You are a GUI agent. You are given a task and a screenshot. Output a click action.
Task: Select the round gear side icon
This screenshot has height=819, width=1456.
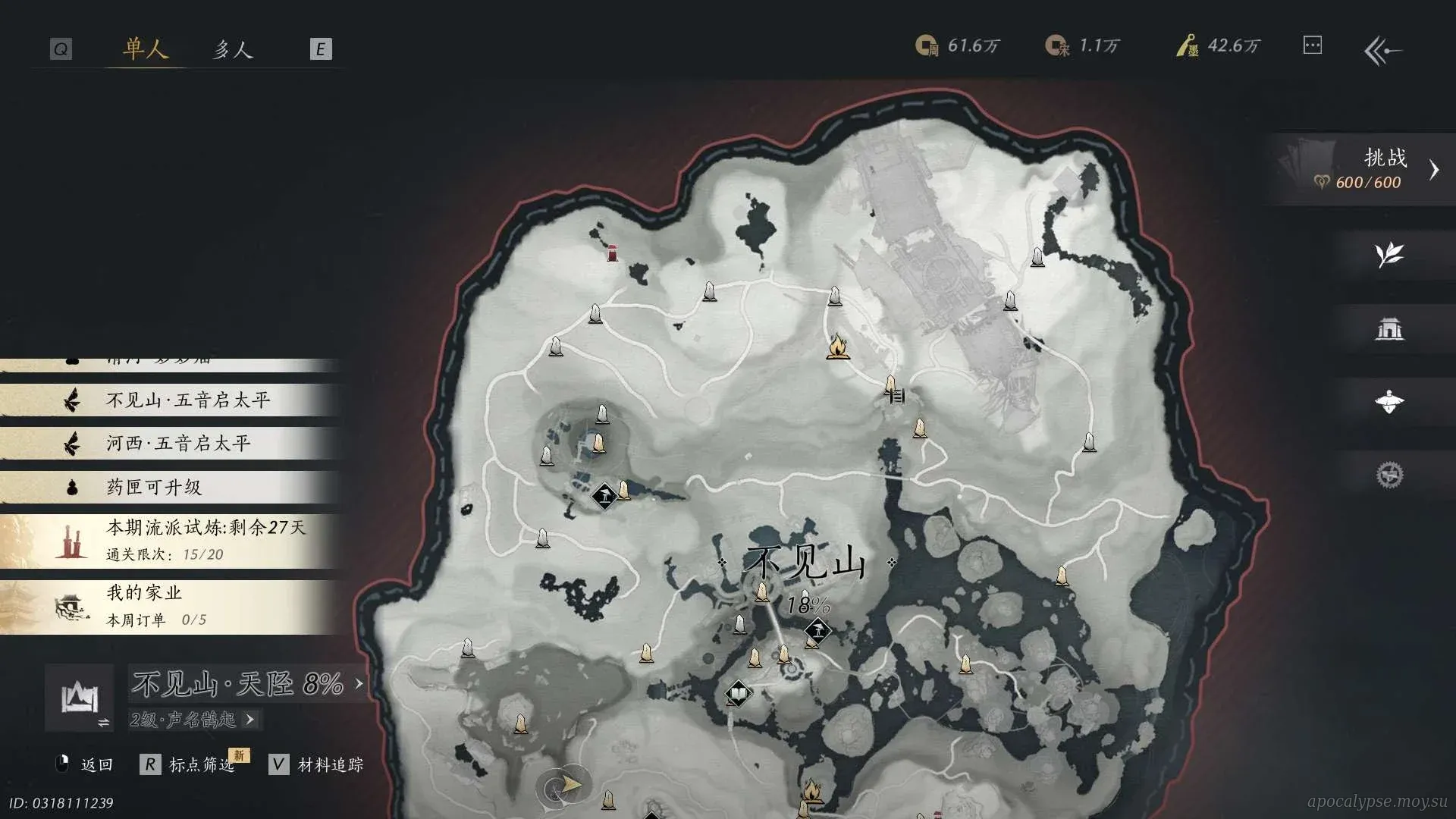coord(1389,475)
